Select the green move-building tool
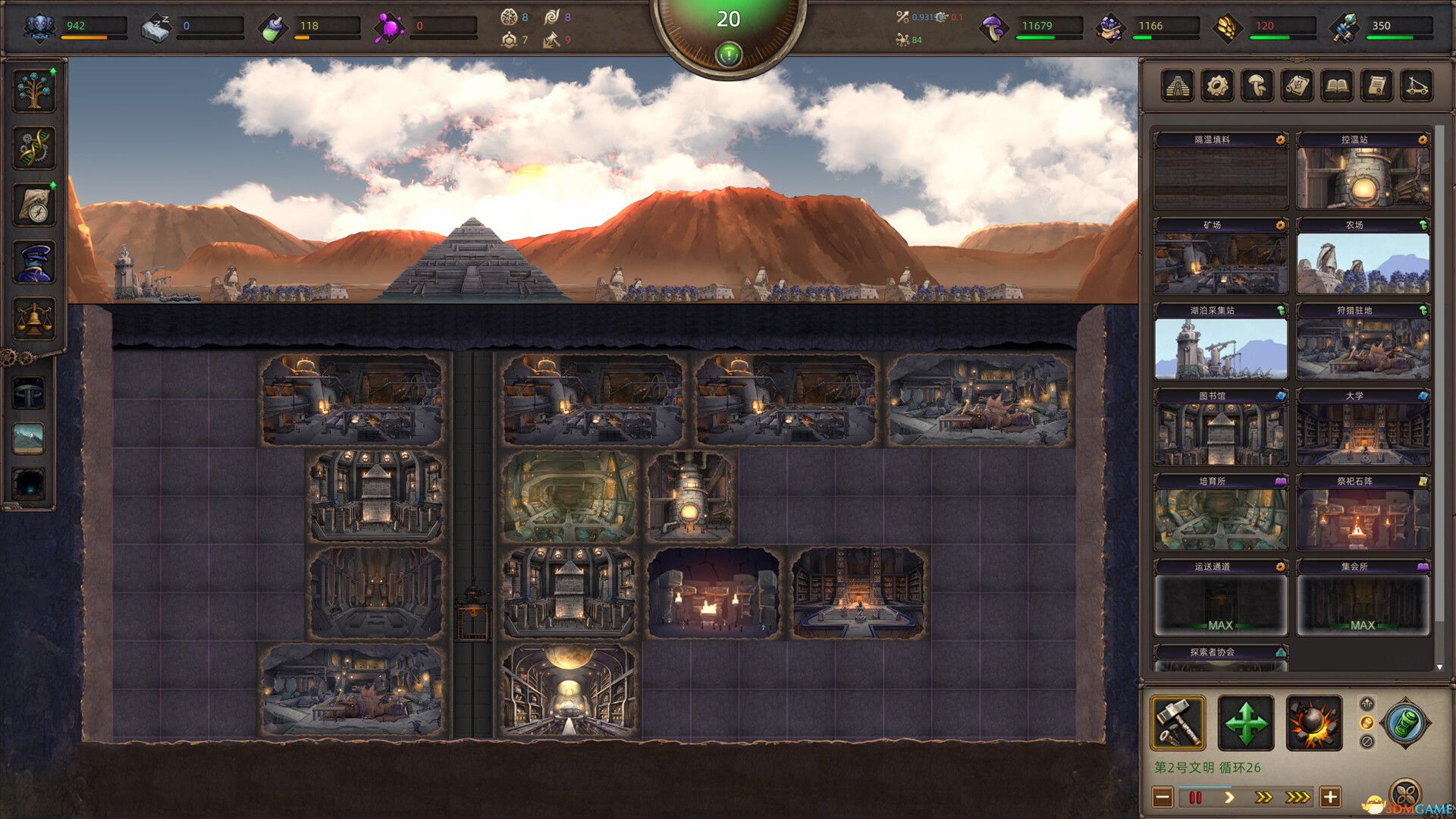 pos(1247,720)
